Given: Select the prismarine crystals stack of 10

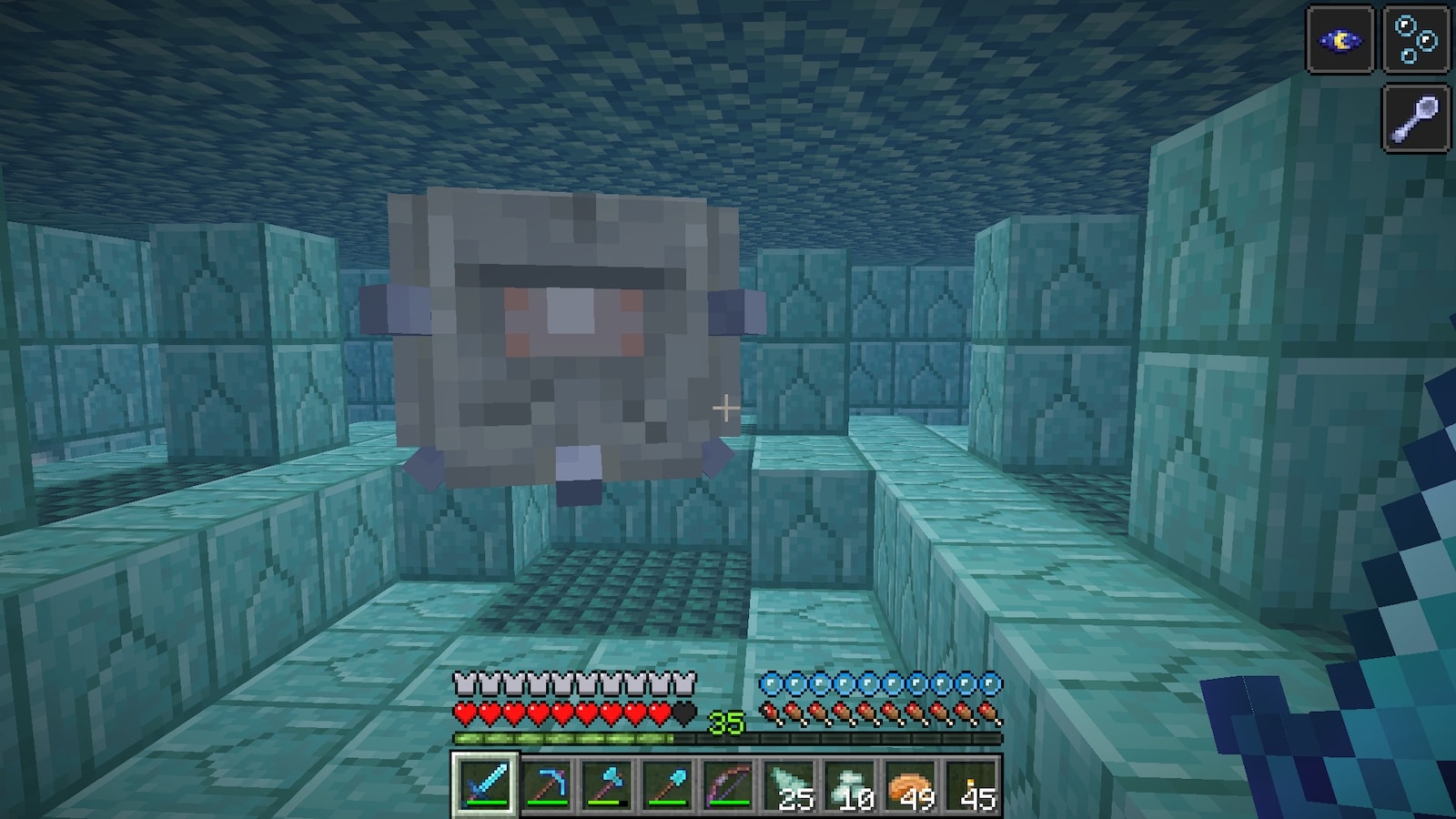Looking at the screenshot, I should (x=850, y=784).
